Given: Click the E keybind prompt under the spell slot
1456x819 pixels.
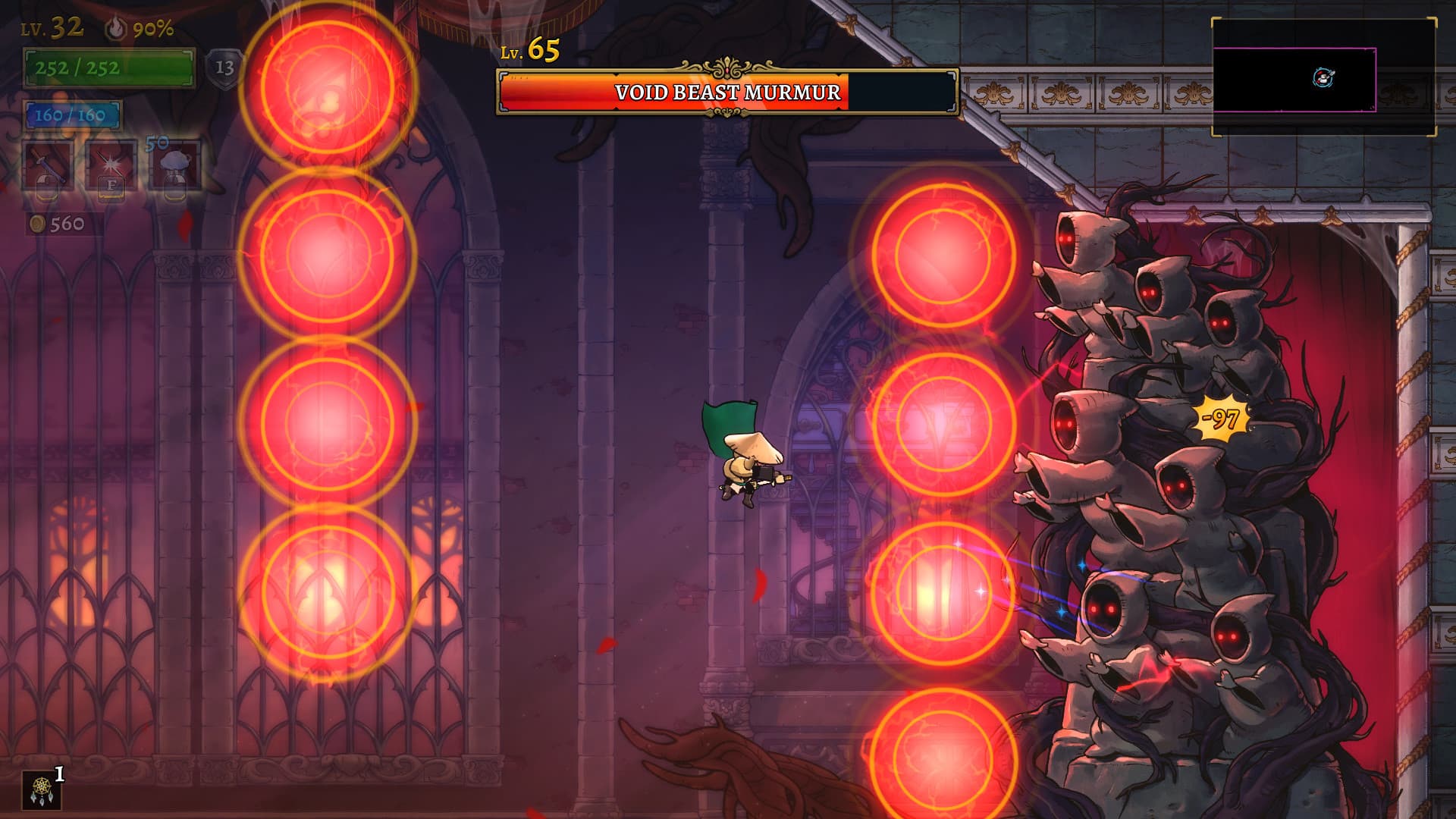Looking at the screenshot, I should (111, 188).
